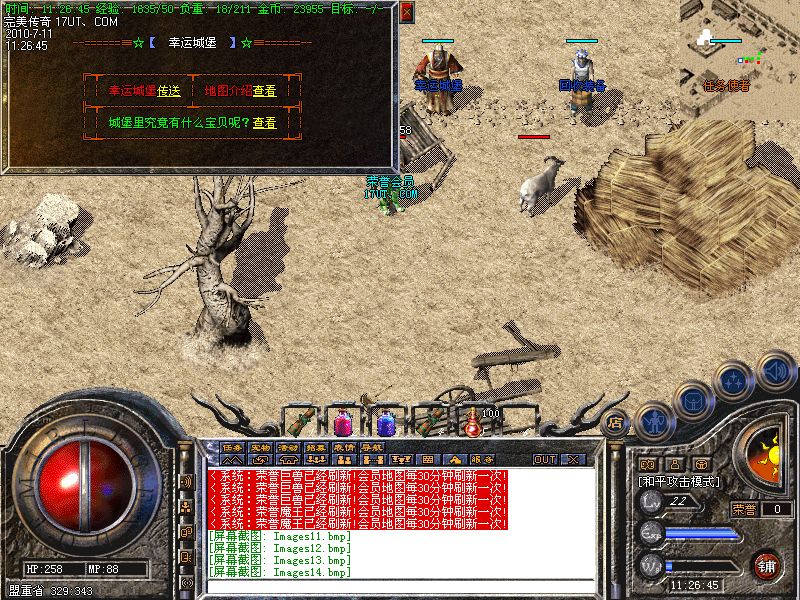Use the red flask with count 100
Screen dimensions: 800x600
[471, 422]
